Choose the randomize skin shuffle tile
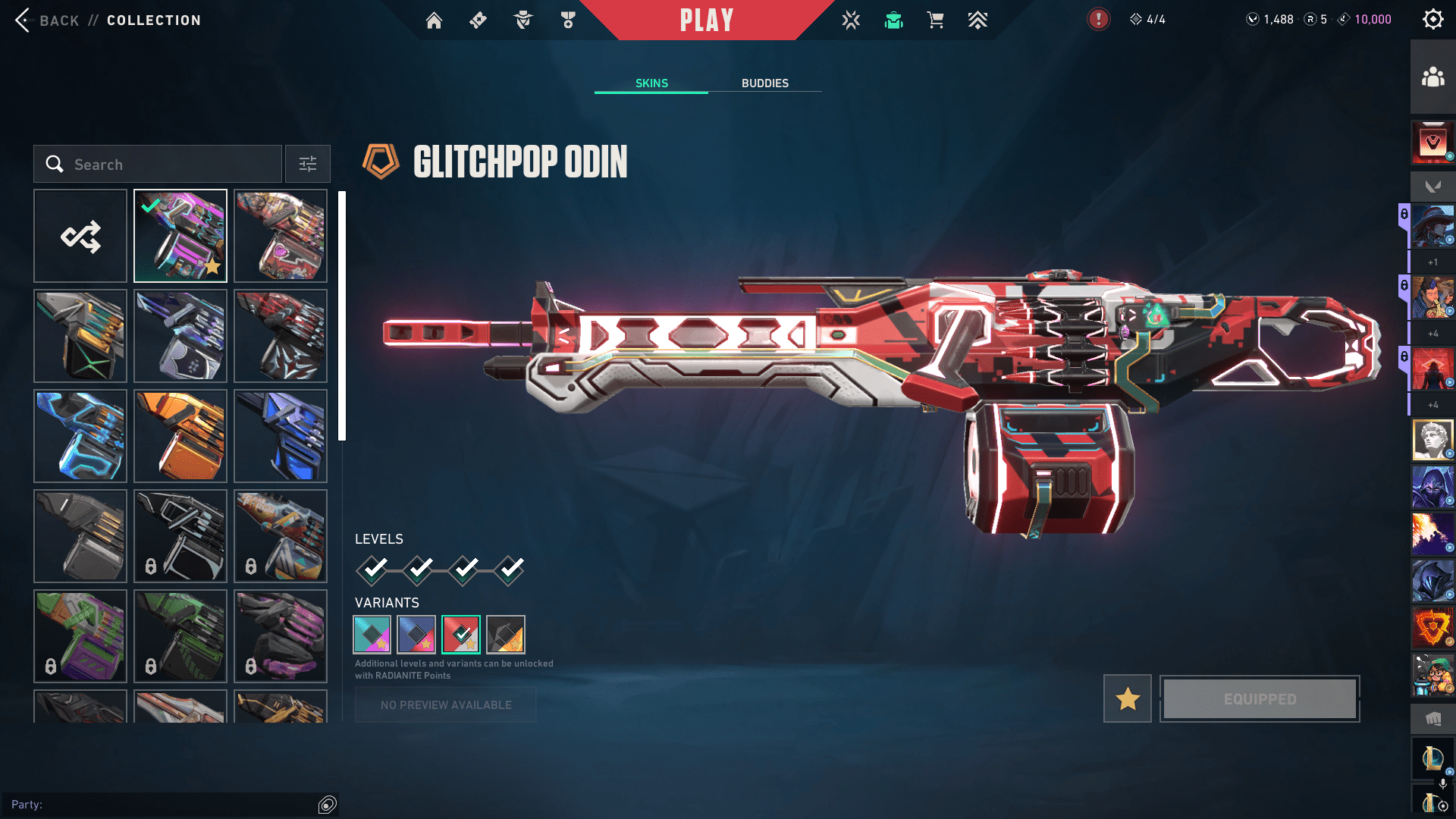 click(x=80, y=237)
